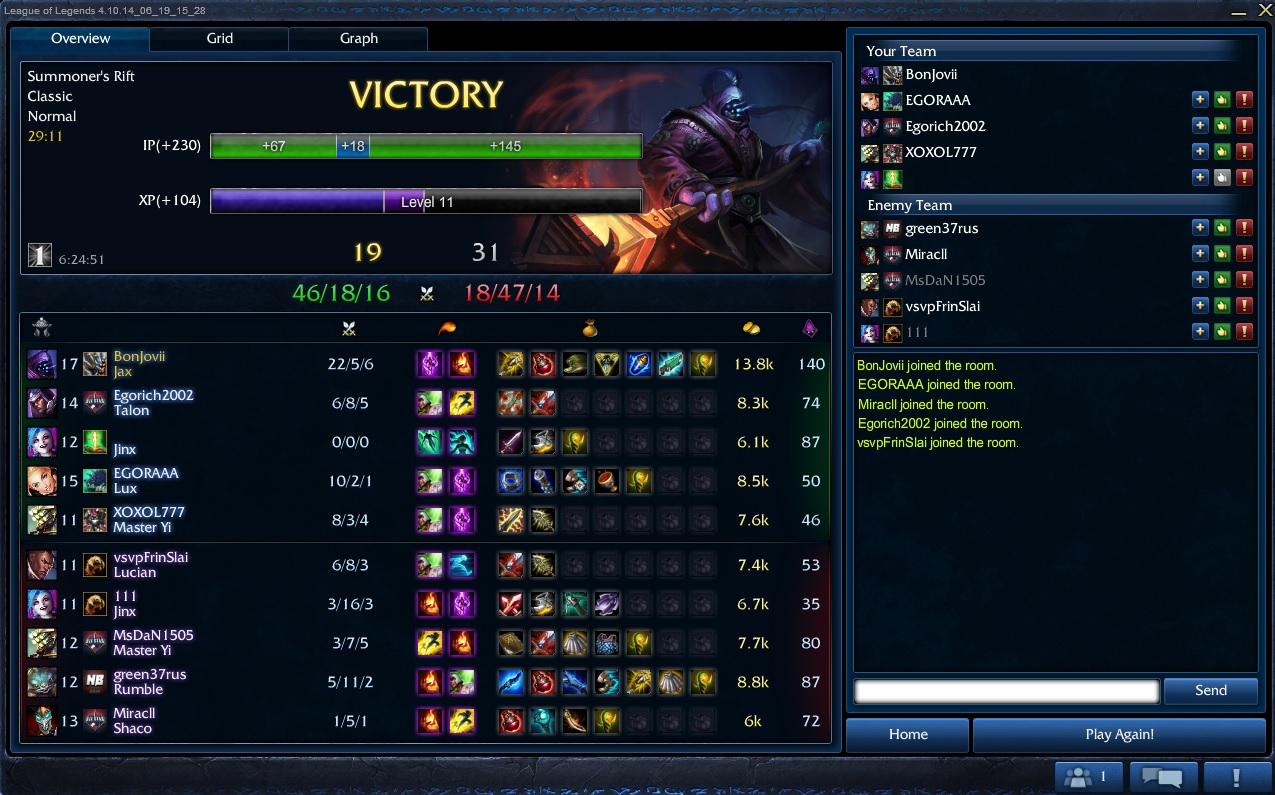Go back to Home
This screenshot has width=1275, height=795.
click(x=908, y=734)
